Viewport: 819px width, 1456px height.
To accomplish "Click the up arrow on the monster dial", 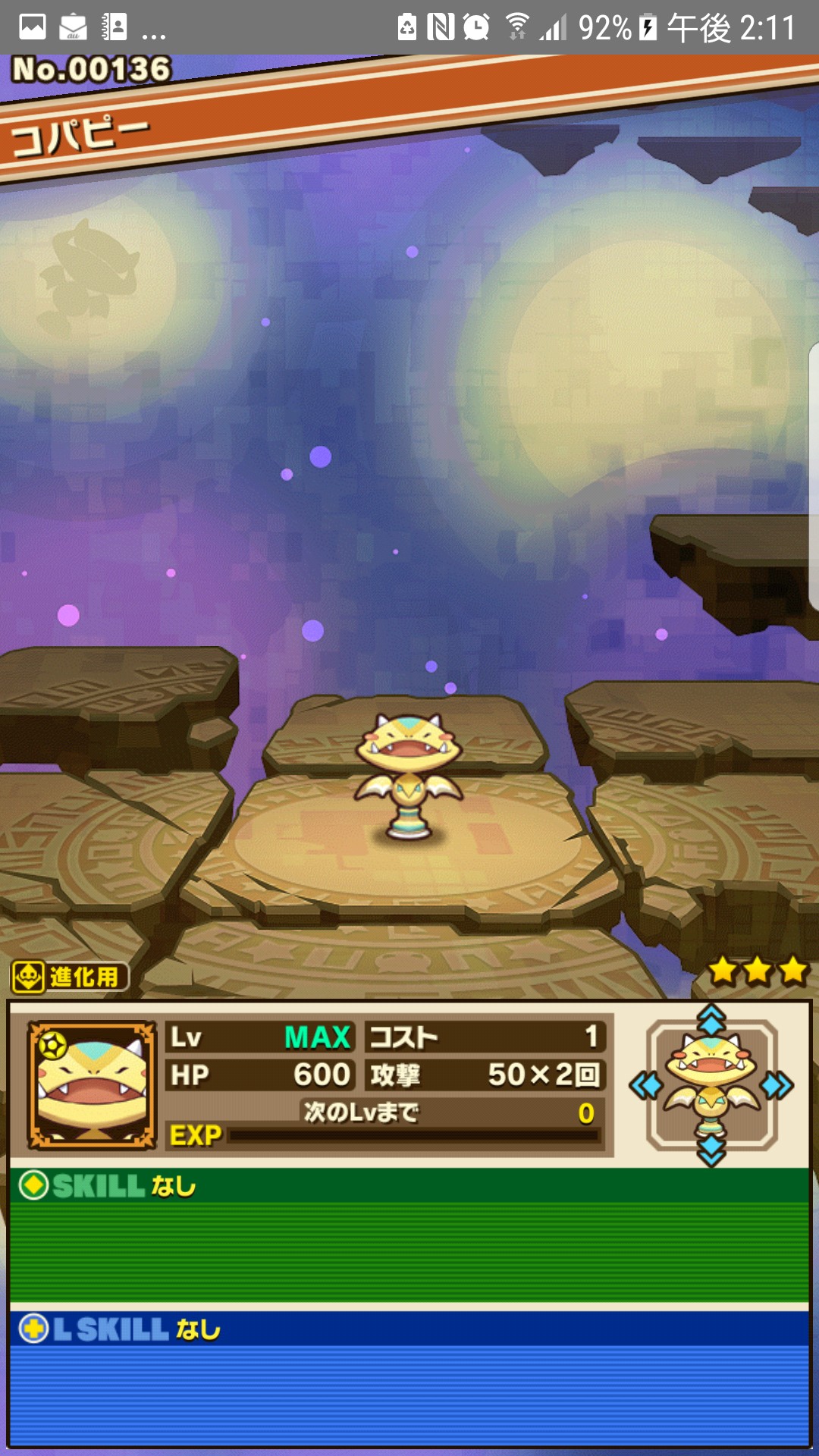I will point(711,1020).
